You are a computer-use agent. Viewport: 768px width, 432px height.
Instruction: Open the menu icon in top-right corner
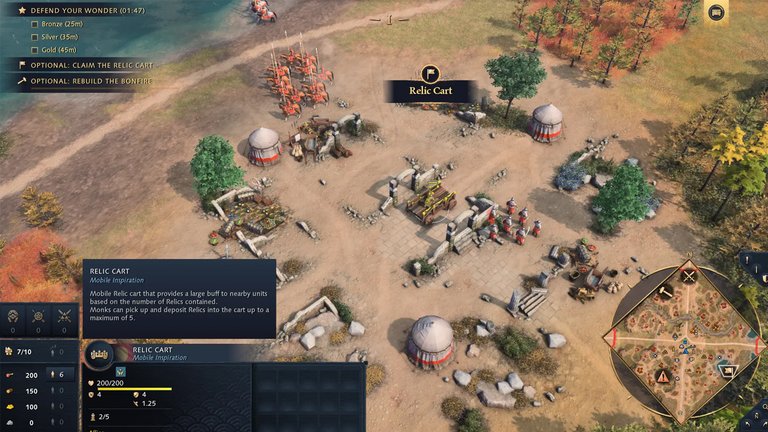715,12
